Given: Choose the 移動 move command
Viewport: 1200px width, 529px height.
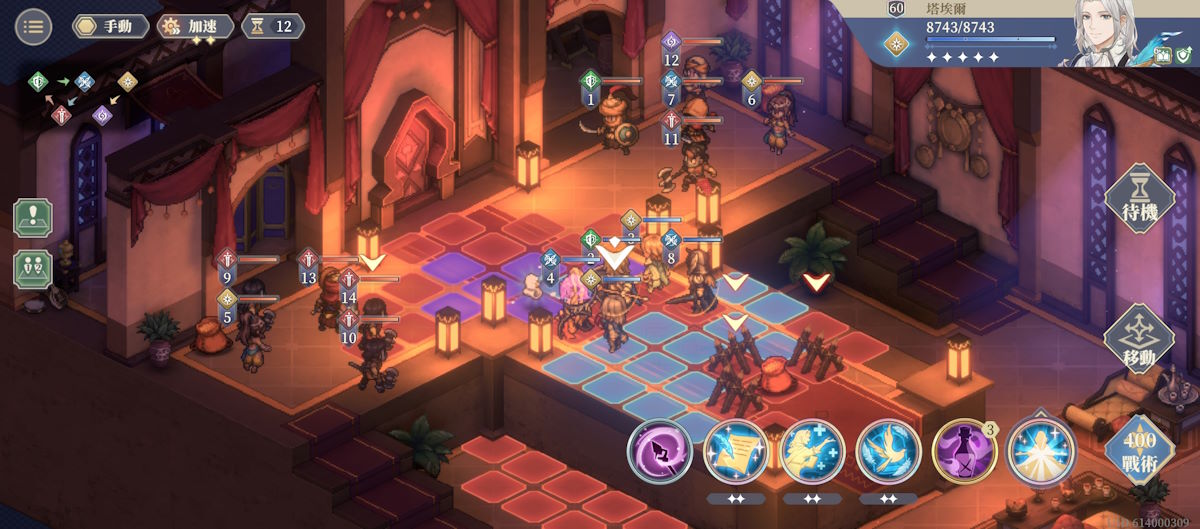Looking at the screenshot, I should [1138, 338].
